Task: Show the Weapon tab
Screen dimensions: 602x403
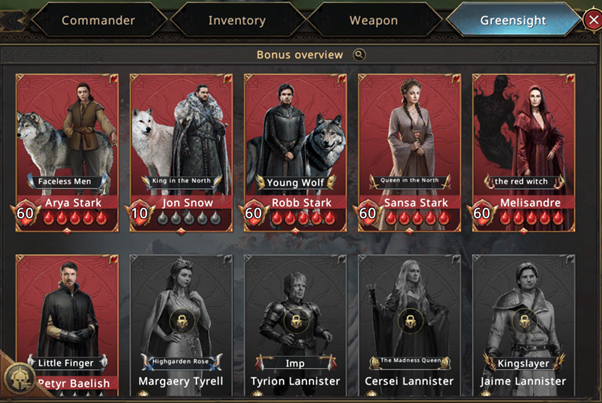Action: 374,20
